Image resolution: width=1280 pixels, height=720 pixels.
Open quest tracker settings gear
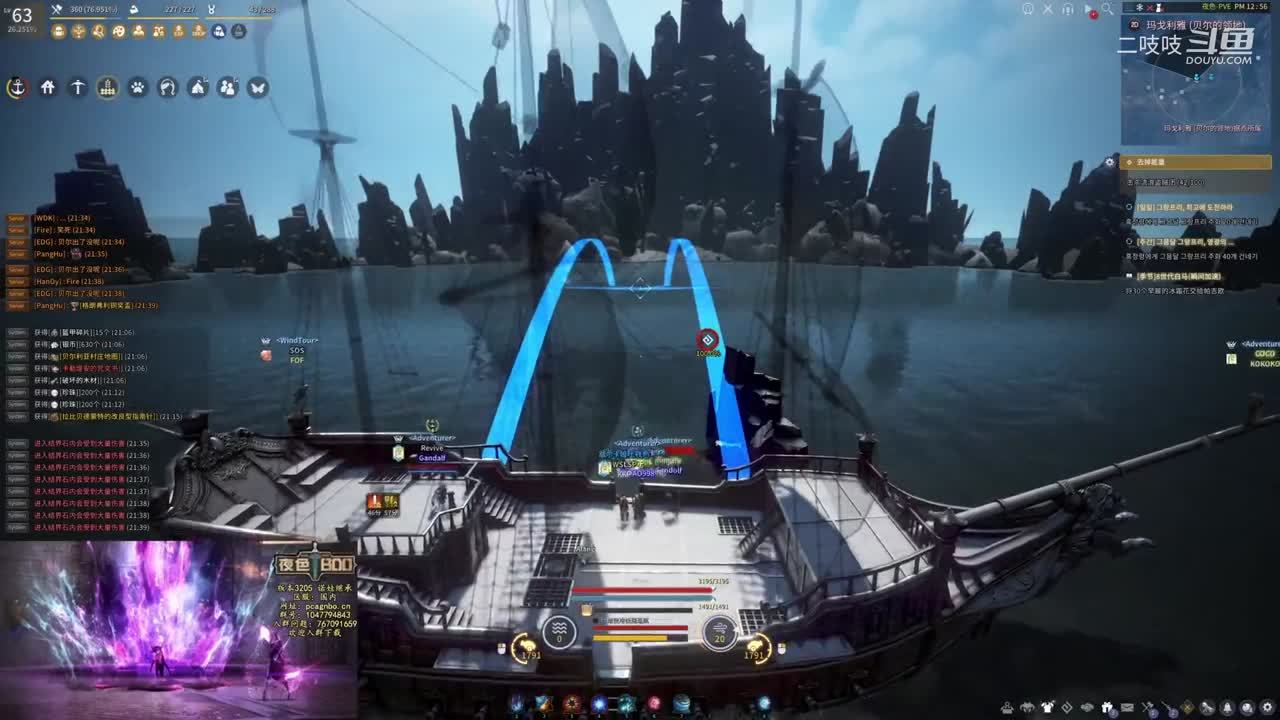[x=1109, y=162]
